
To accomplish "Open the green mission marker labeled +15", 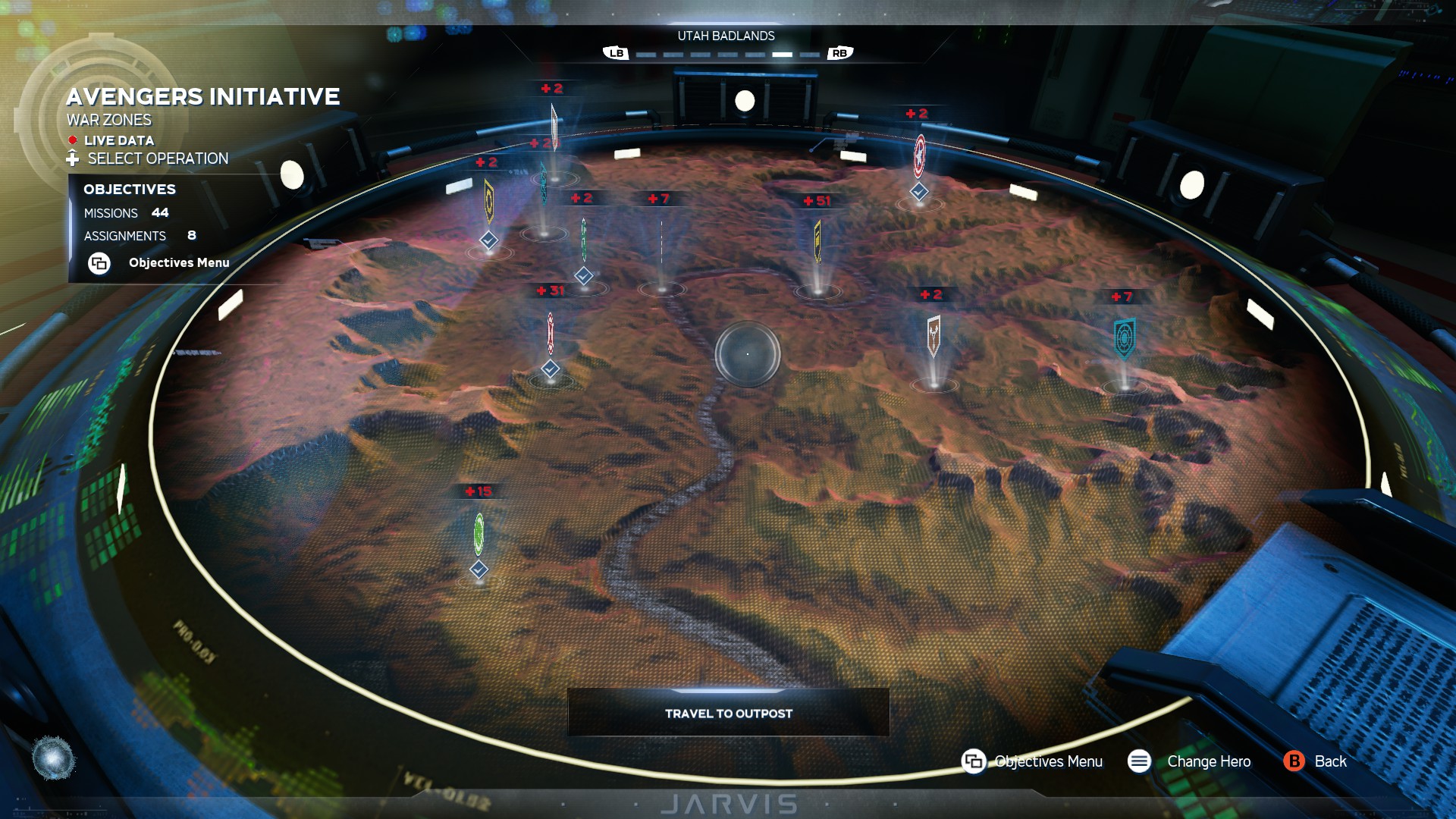I will pyautogui.click(x=479, y=534).
